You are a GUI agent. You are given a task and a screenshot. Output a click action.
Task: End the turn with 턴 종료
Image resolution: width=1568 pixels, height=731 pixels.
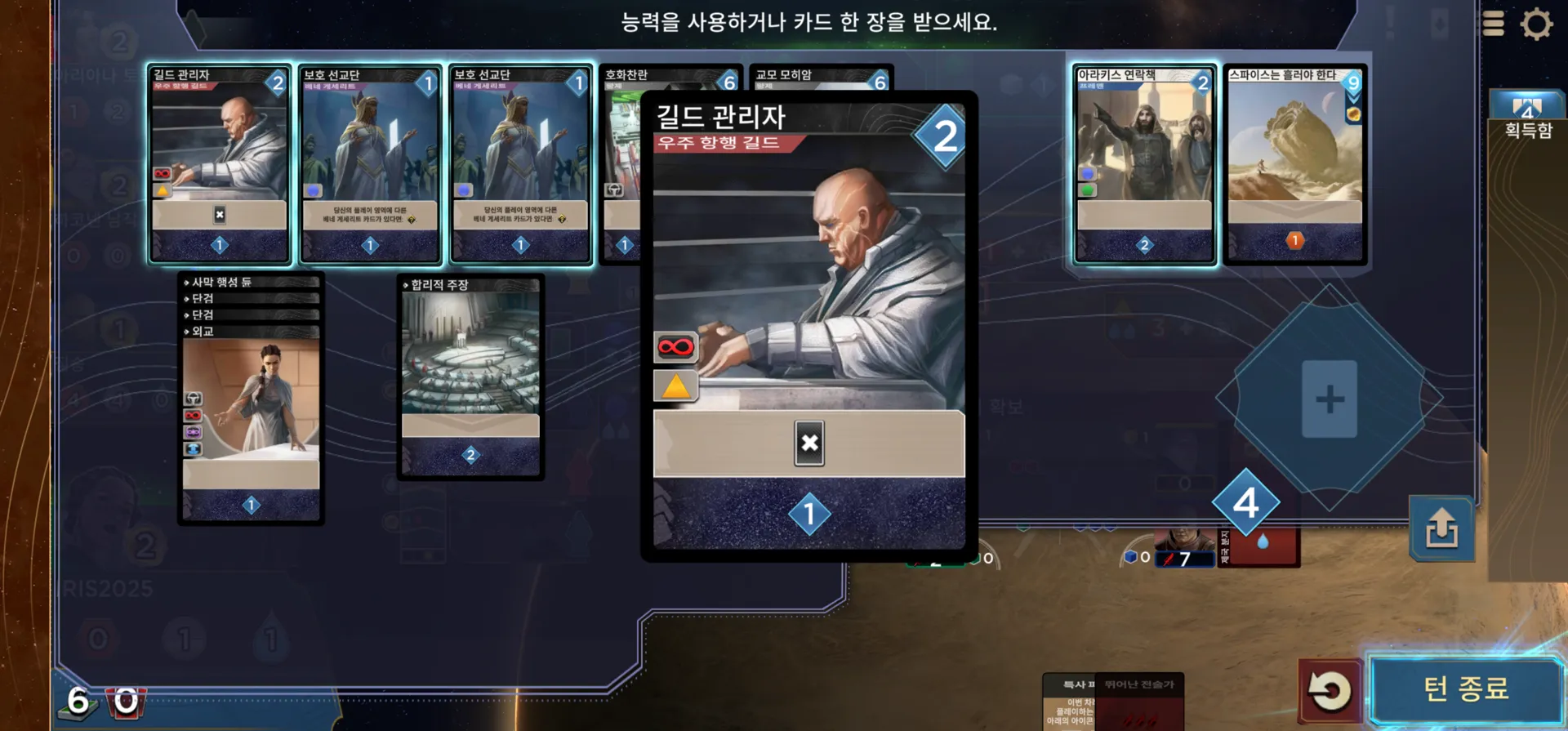[x=1465, y=689]
